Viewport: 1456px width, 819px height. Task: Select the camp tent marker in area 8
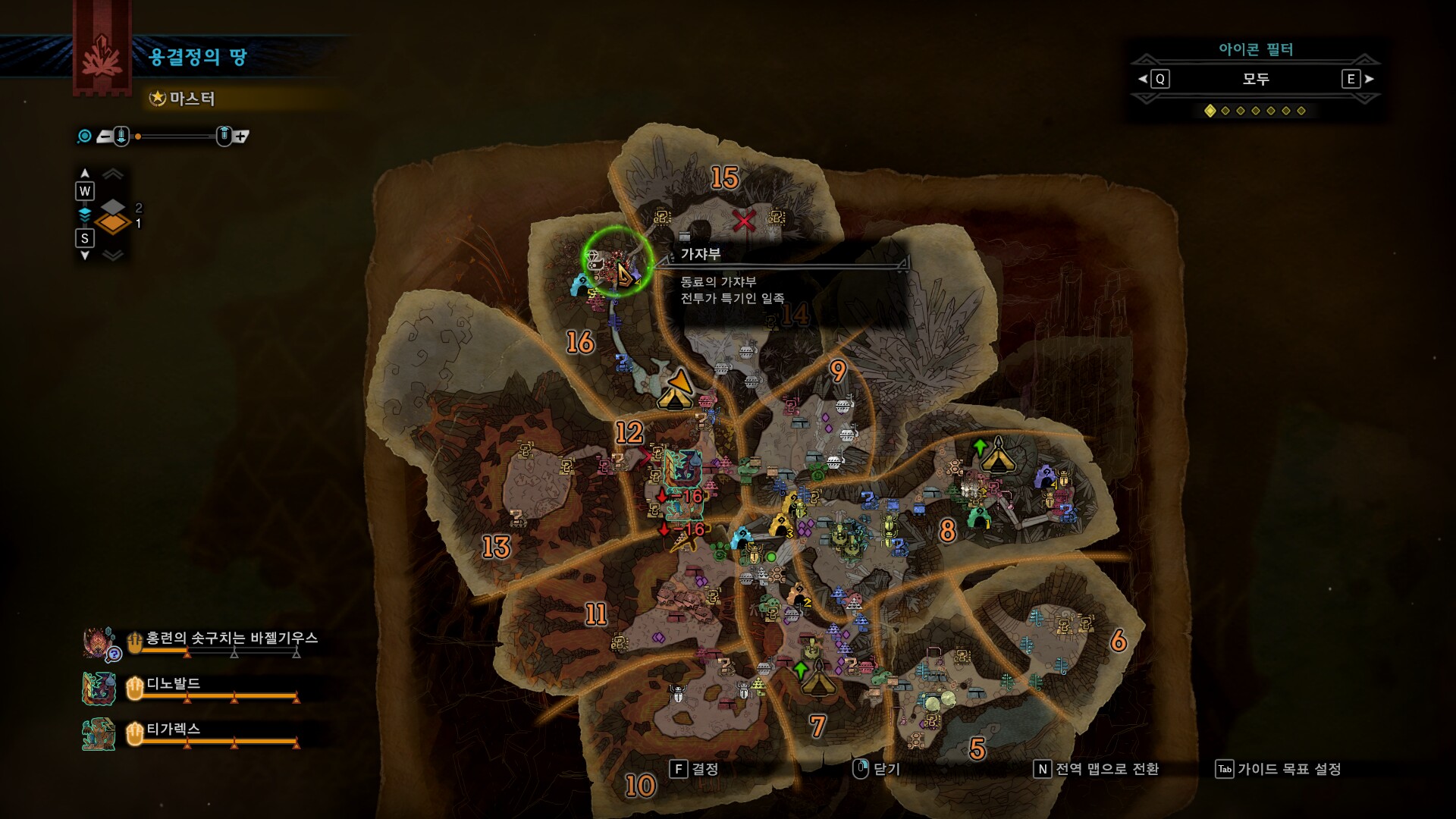(998, 455)
